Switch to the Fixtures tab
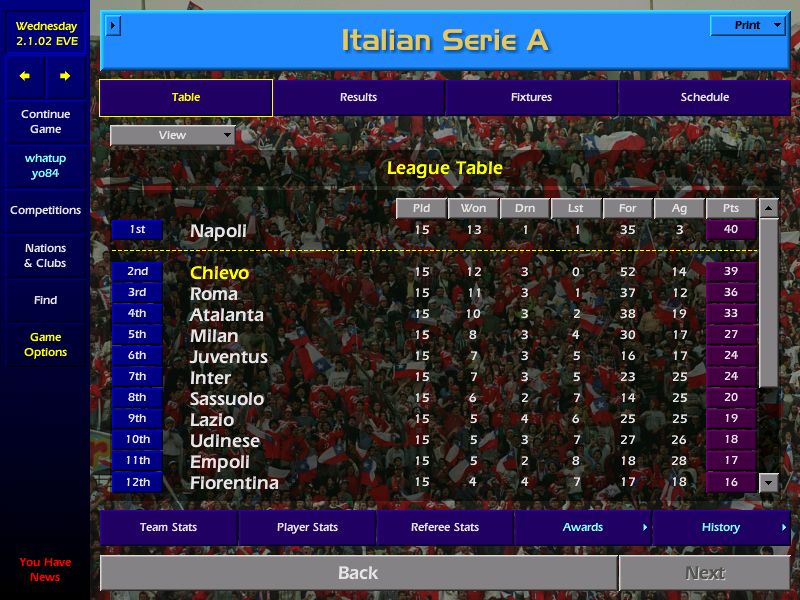 tap(531, 98)
